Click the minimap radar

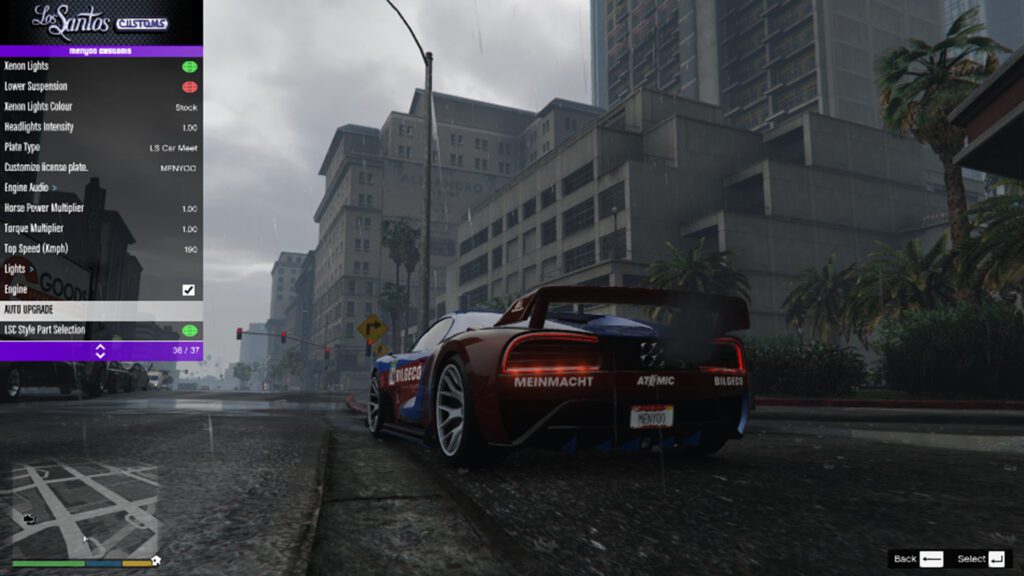click(x=84, y=510)
